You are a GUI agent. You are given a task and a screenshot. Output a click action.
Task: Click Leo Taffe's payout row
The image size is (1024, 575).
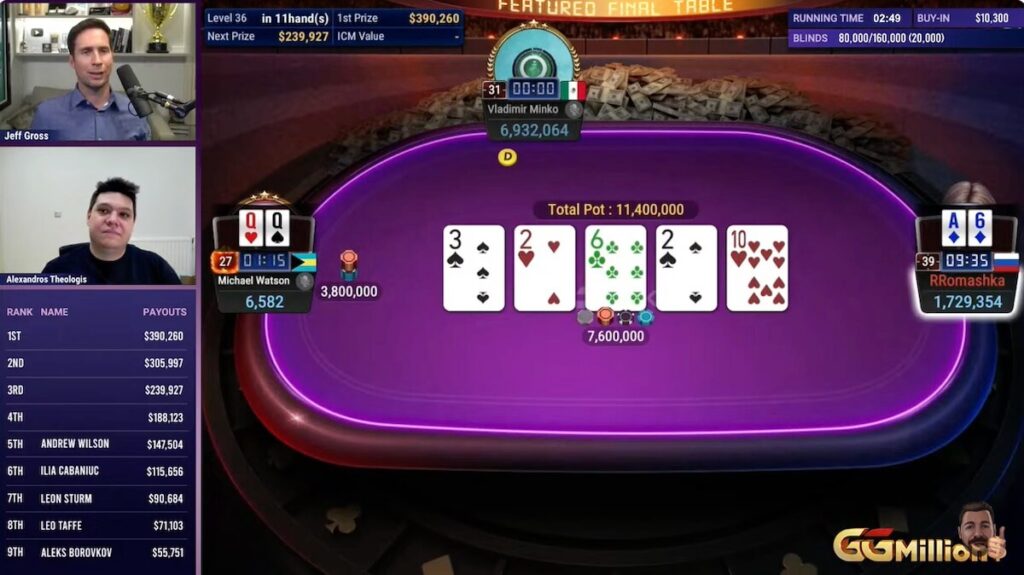coord(98,525)
